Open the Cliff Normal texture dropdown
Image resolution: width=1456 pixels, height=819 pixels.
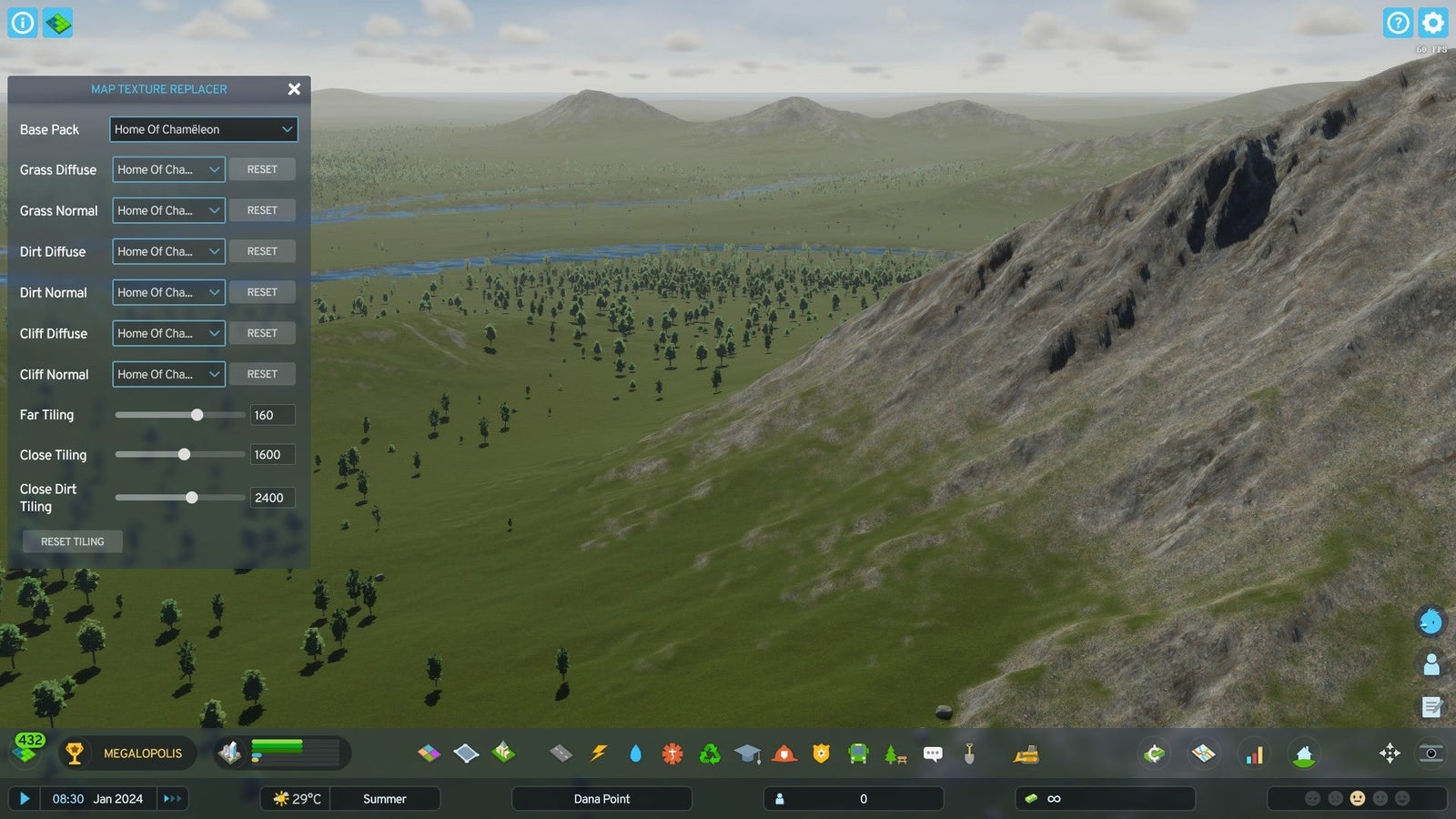168,374
